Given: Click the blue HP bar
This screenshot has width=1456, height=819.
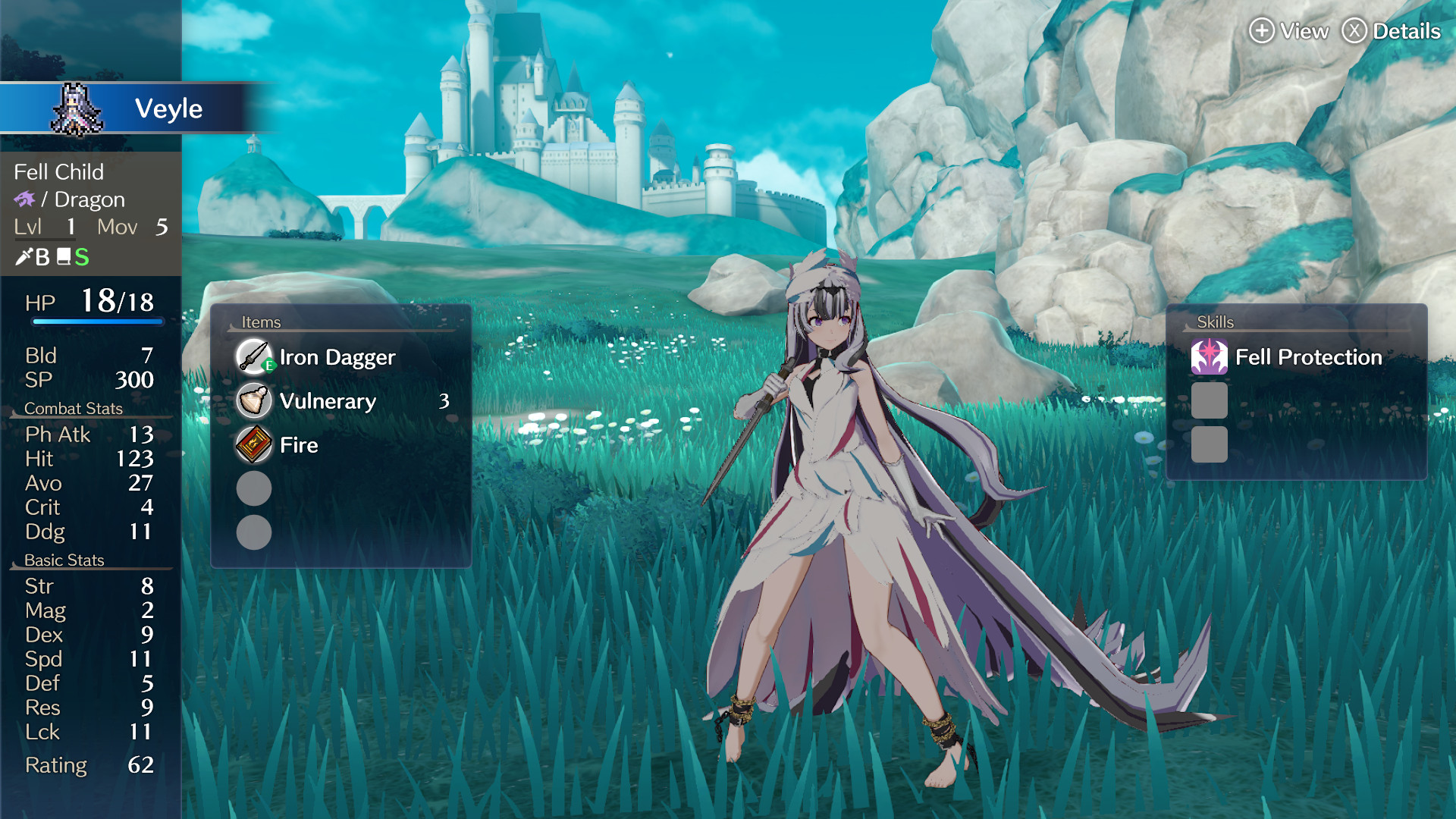Looking at the screenshot, I should [97, 321].
